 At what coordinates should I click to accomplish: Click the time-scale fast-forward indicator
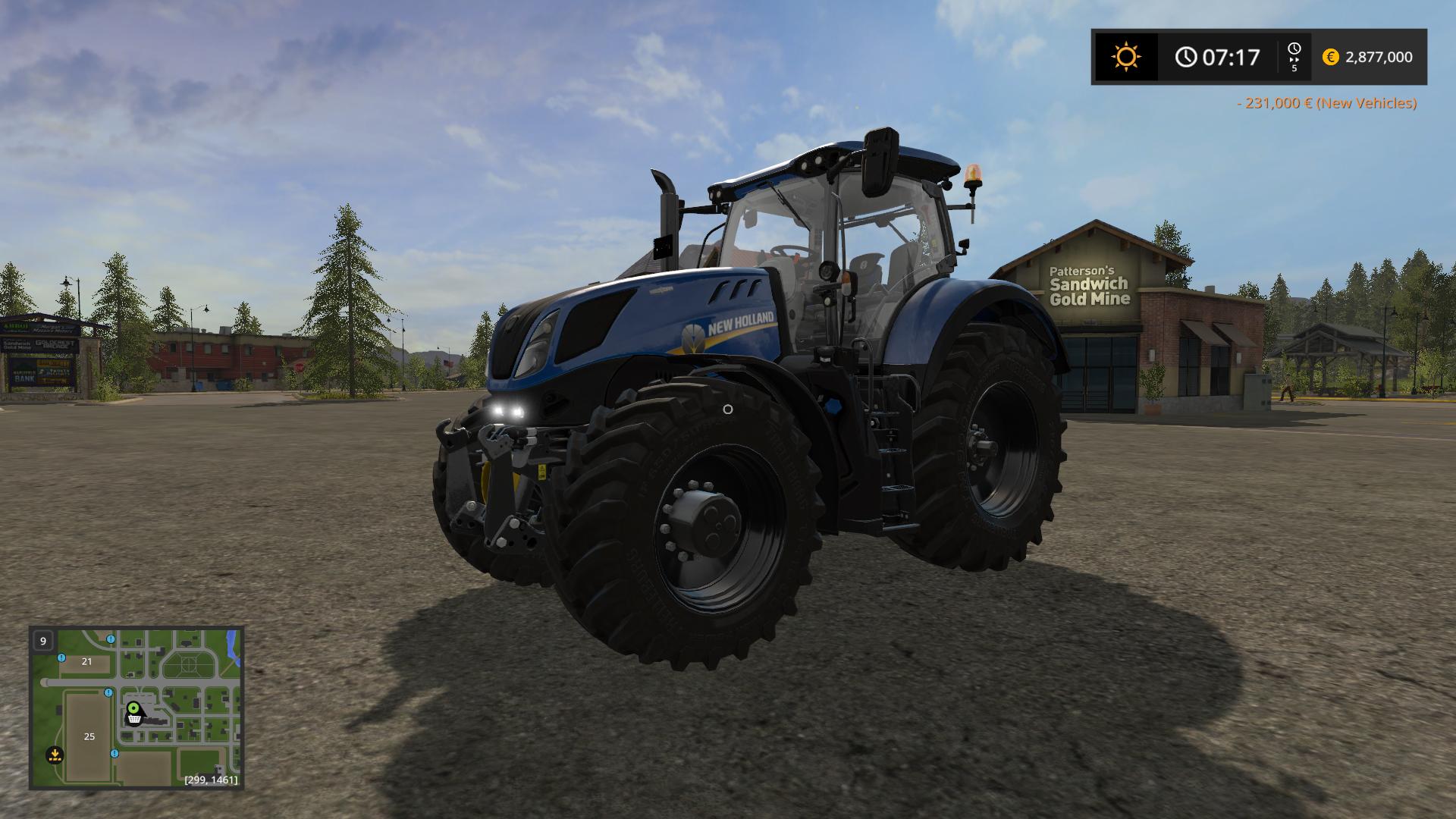[1294, 58]
